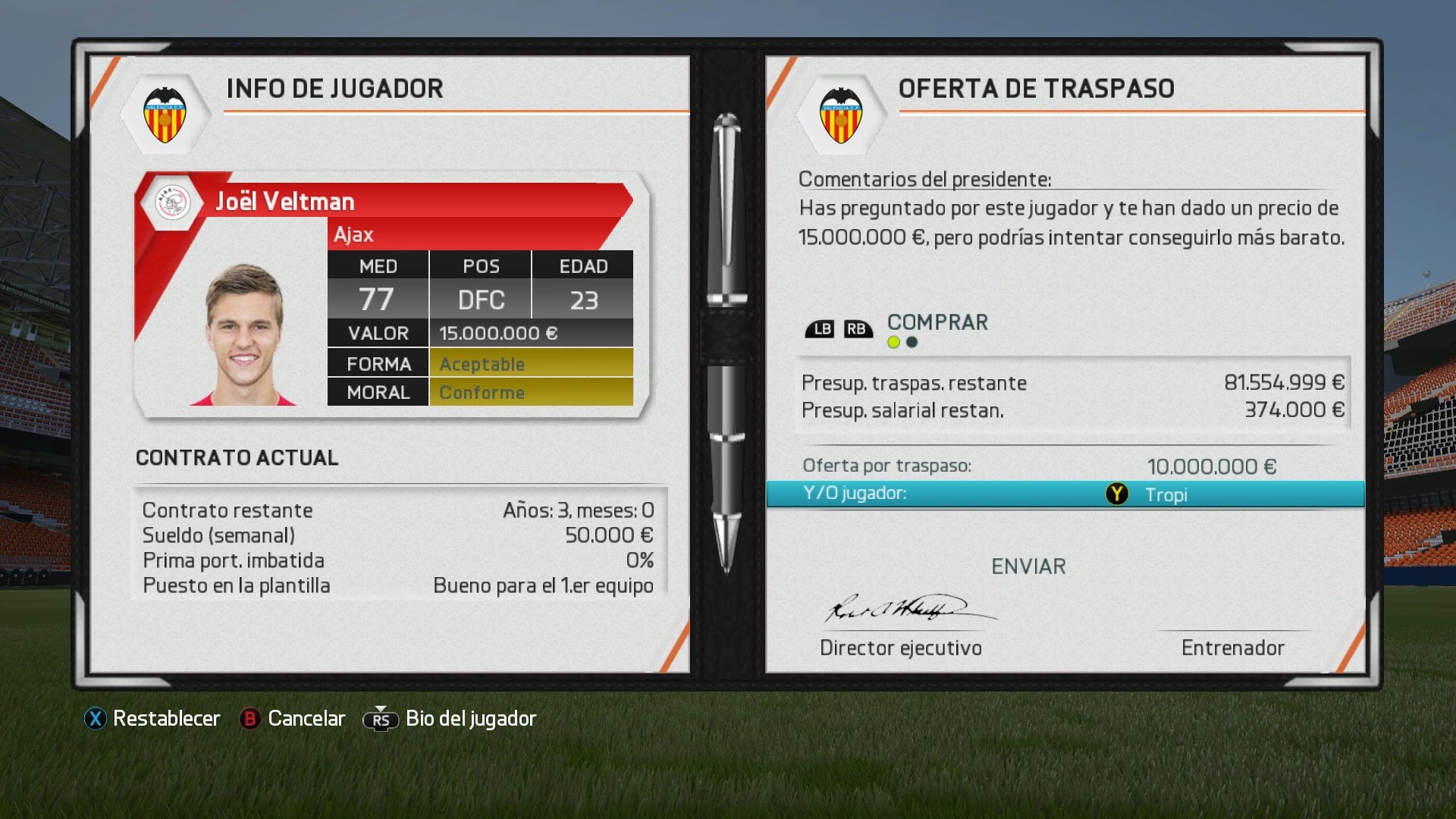Toggle the dark dot under COMPRAR

click(x=912, y=341)
